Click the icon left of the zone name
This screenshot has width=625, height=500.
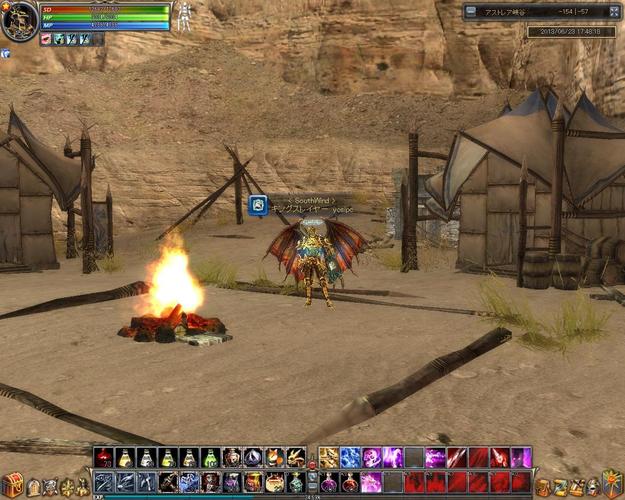pyautogui.click(x=471, y=12)
